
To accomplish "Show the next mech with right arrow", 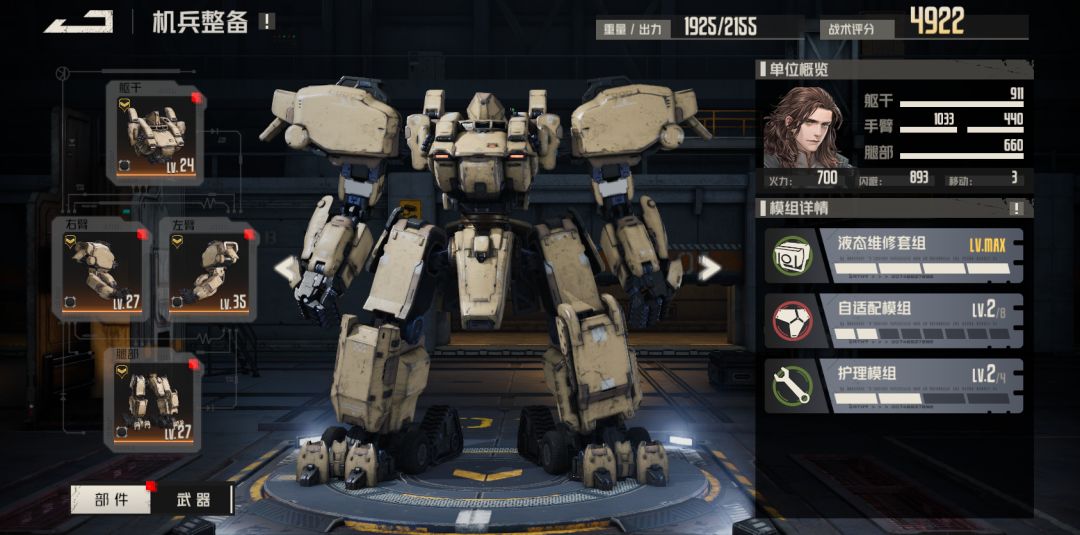I will [x=709, y=268].
